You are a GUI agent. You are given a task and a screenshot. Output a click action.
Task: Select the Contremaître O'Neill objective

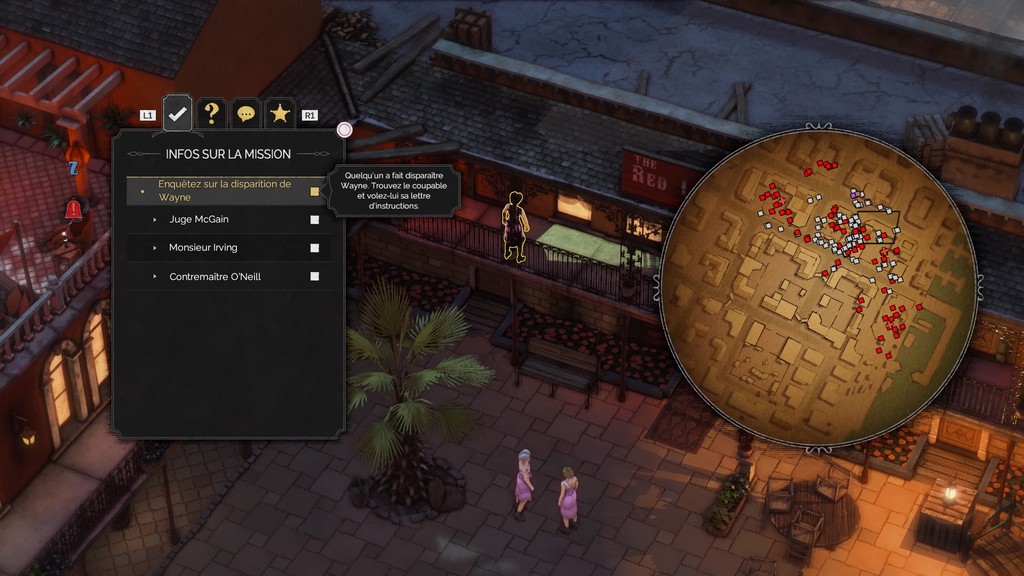click(x=215, y=276)
